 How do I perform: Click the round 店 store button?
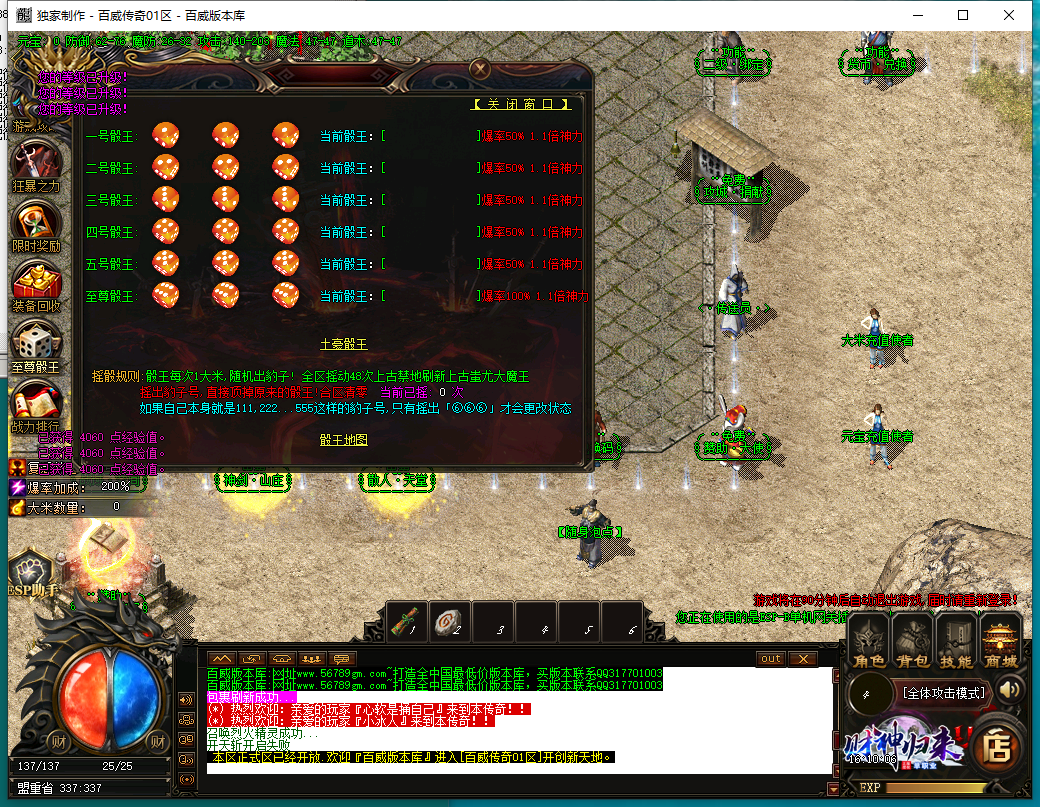tap(997, 745)
